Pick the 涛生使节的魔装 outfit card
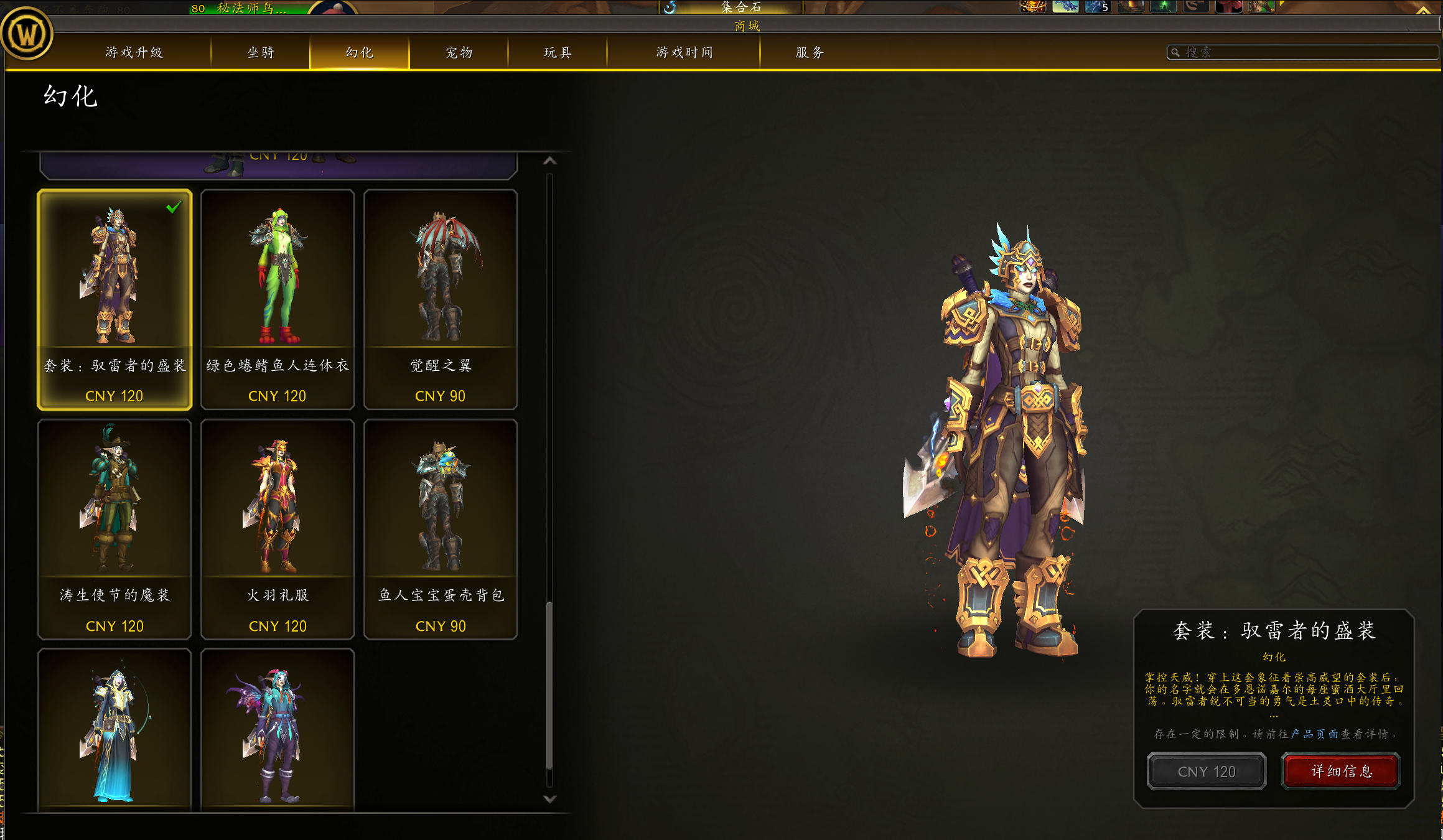 click(115, 529)
